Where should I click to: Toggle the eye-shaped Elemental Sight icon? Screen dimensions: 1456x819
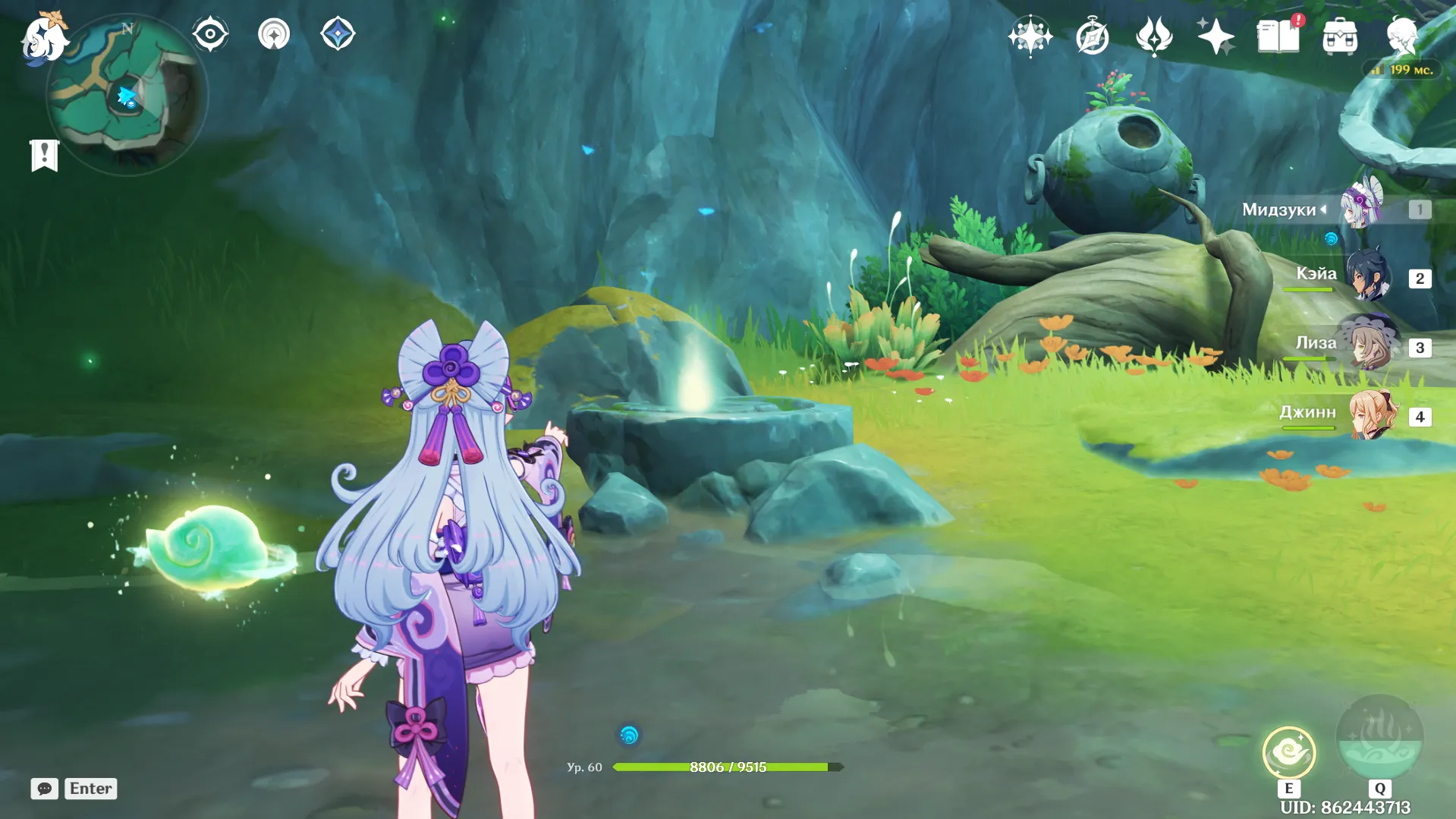pos(210,34)
